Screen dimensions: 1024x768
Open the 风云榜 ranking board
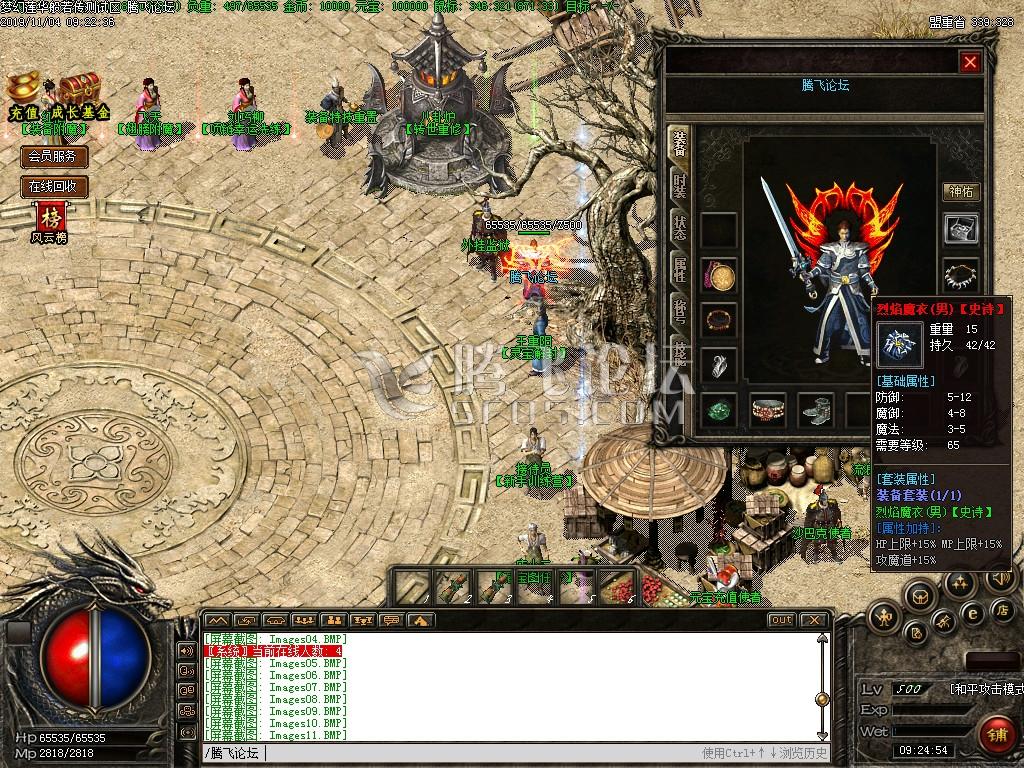click(50, 222)
